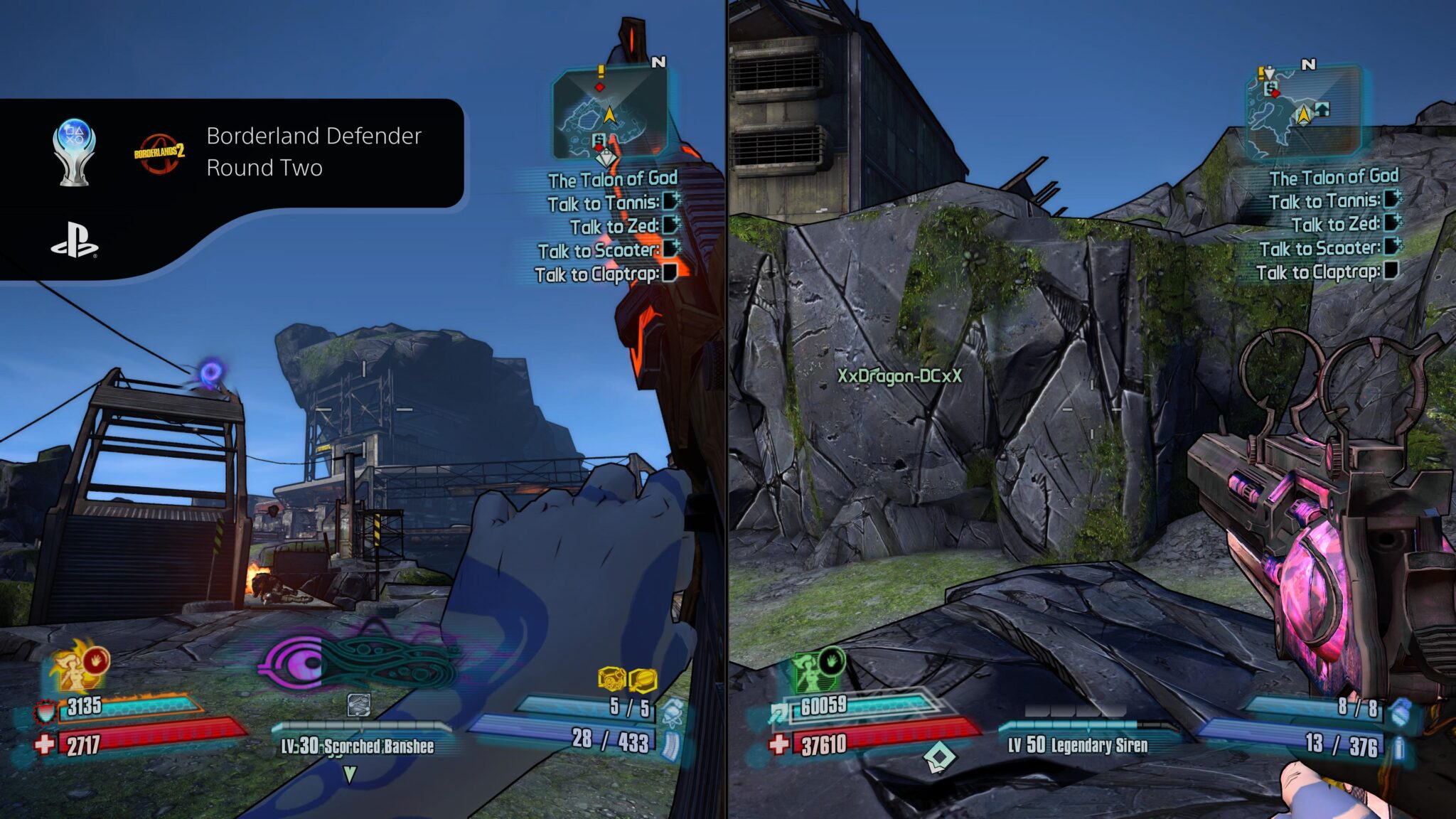Select The Talon of God tracker above the pink gun

point(1334,177)
